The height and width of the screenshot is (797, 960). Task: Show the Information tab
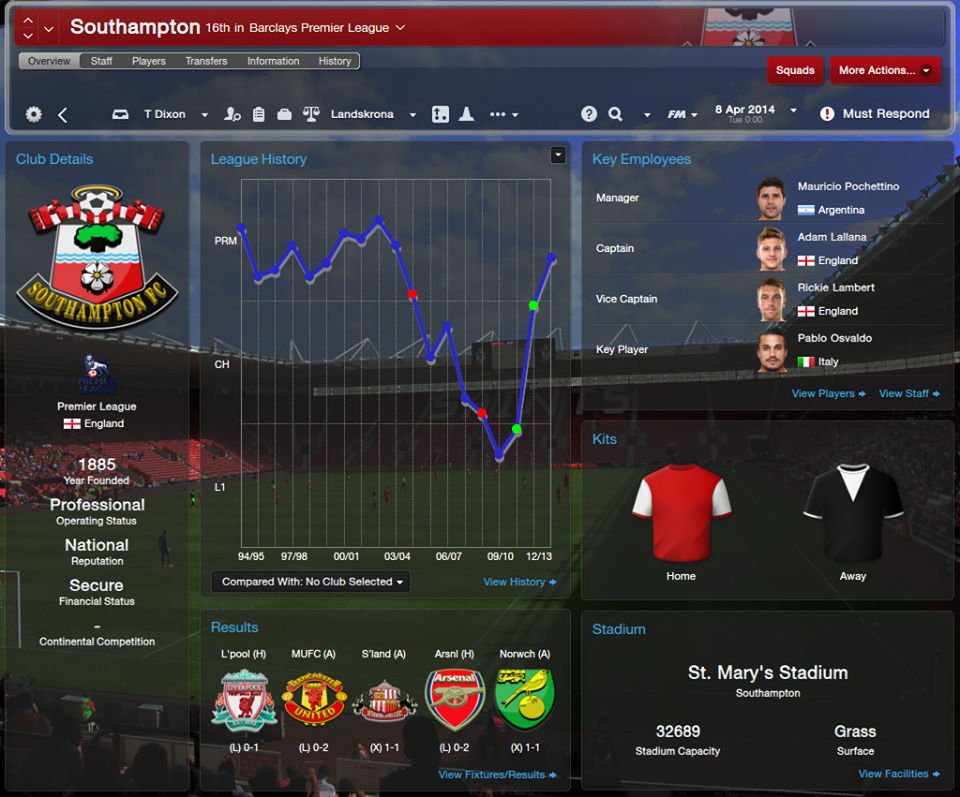click(x=273, y=61)
